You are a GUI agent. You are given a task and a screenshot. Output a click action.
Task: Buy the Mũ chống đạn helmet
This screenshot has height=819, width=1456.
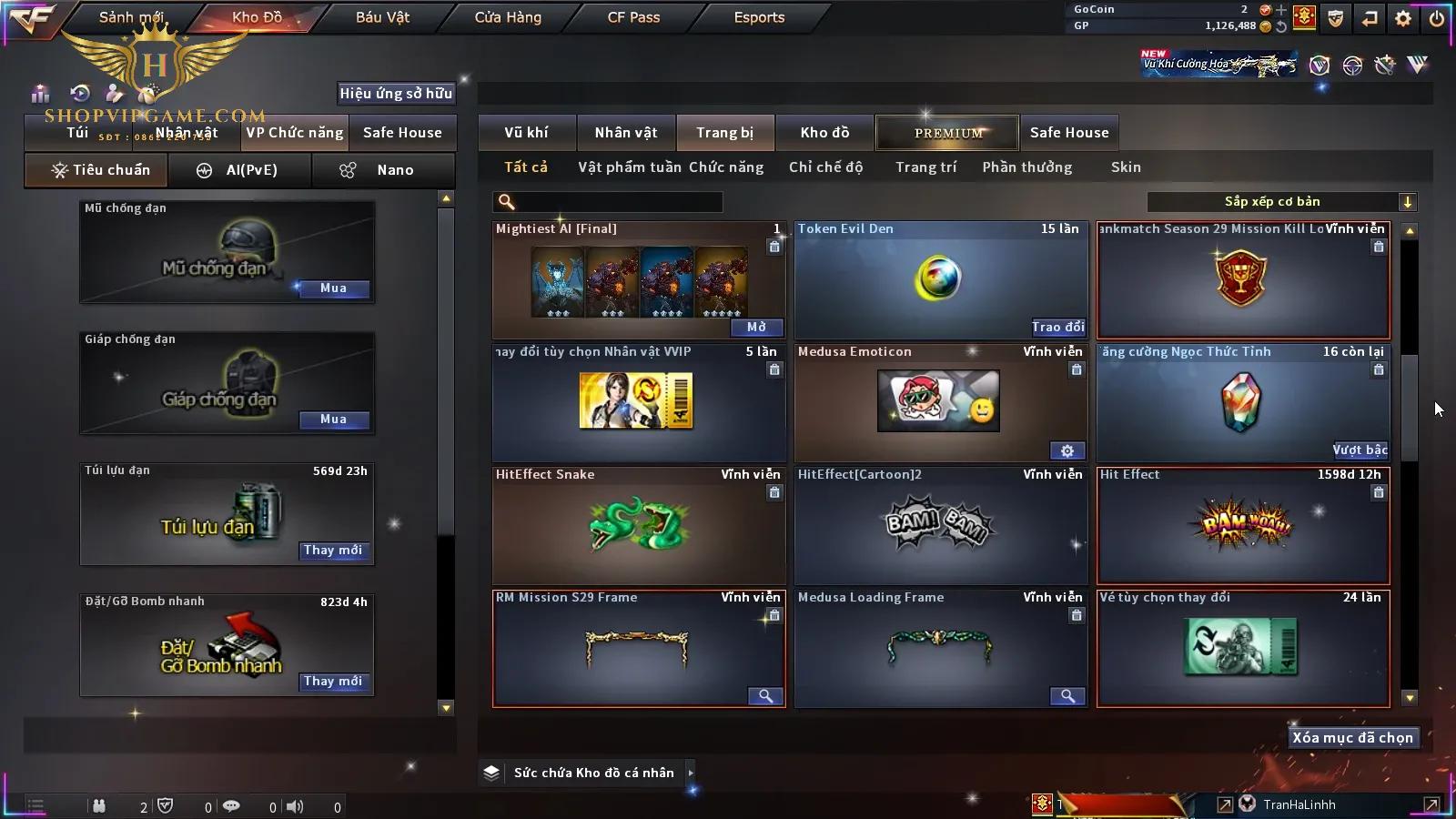(x=333, y=288)
